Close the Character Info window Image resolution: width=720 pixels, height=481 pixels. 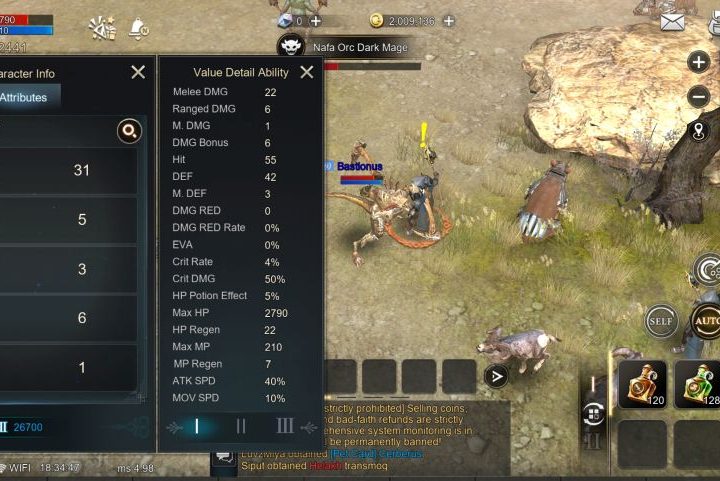138,72
